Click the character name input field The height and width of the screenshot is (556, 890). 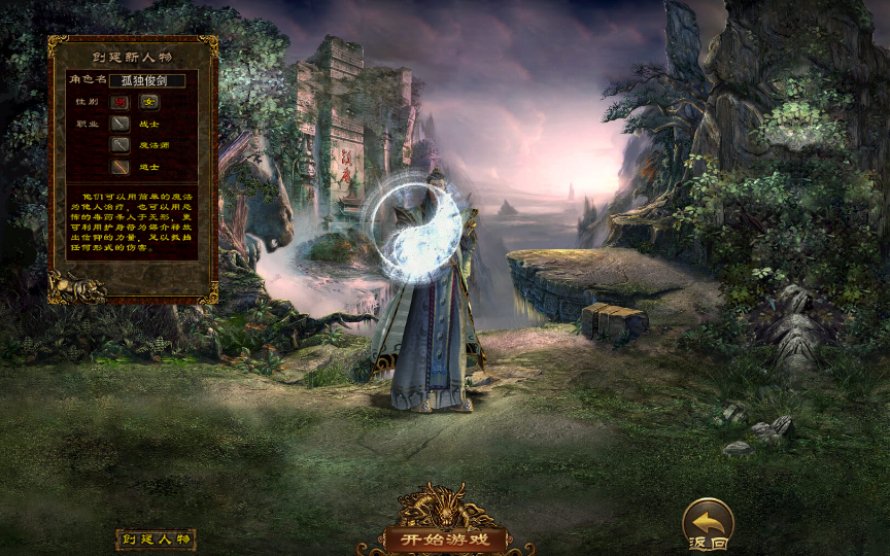click(x=146, y=80)
